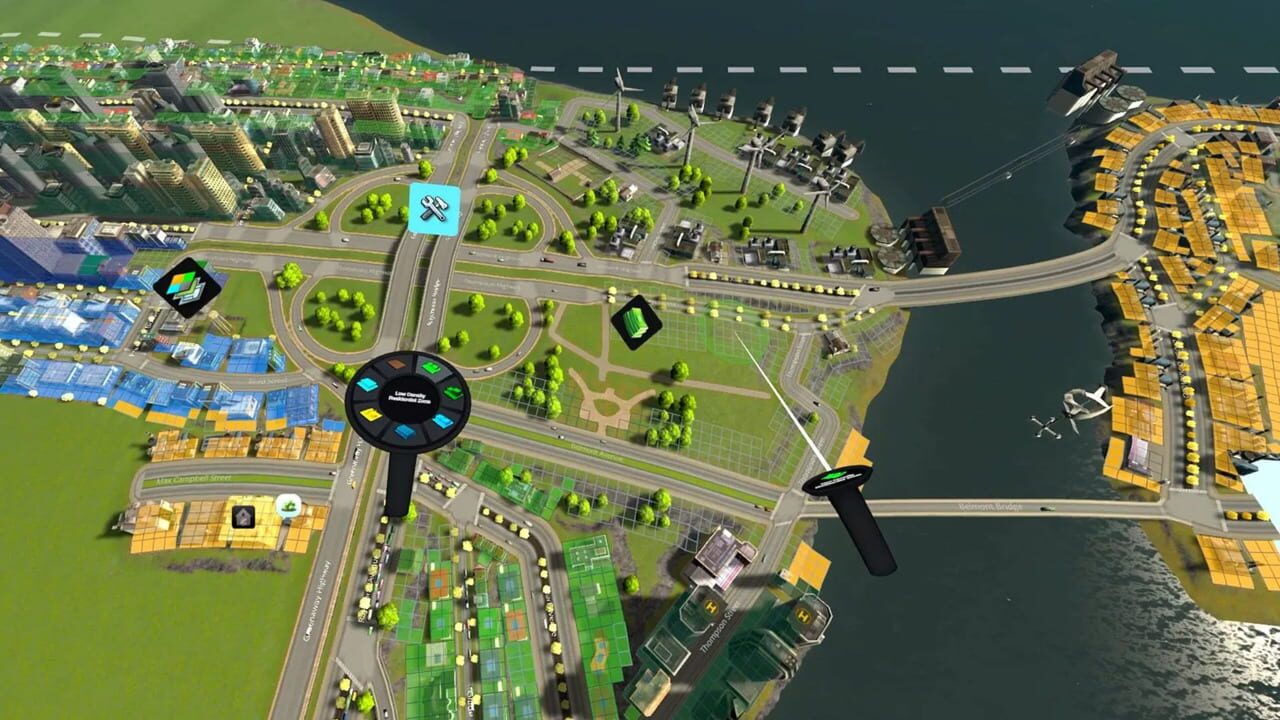Click the floating money icon near the park
This screenshot has width=1280, height=720.
pos(636,322)
